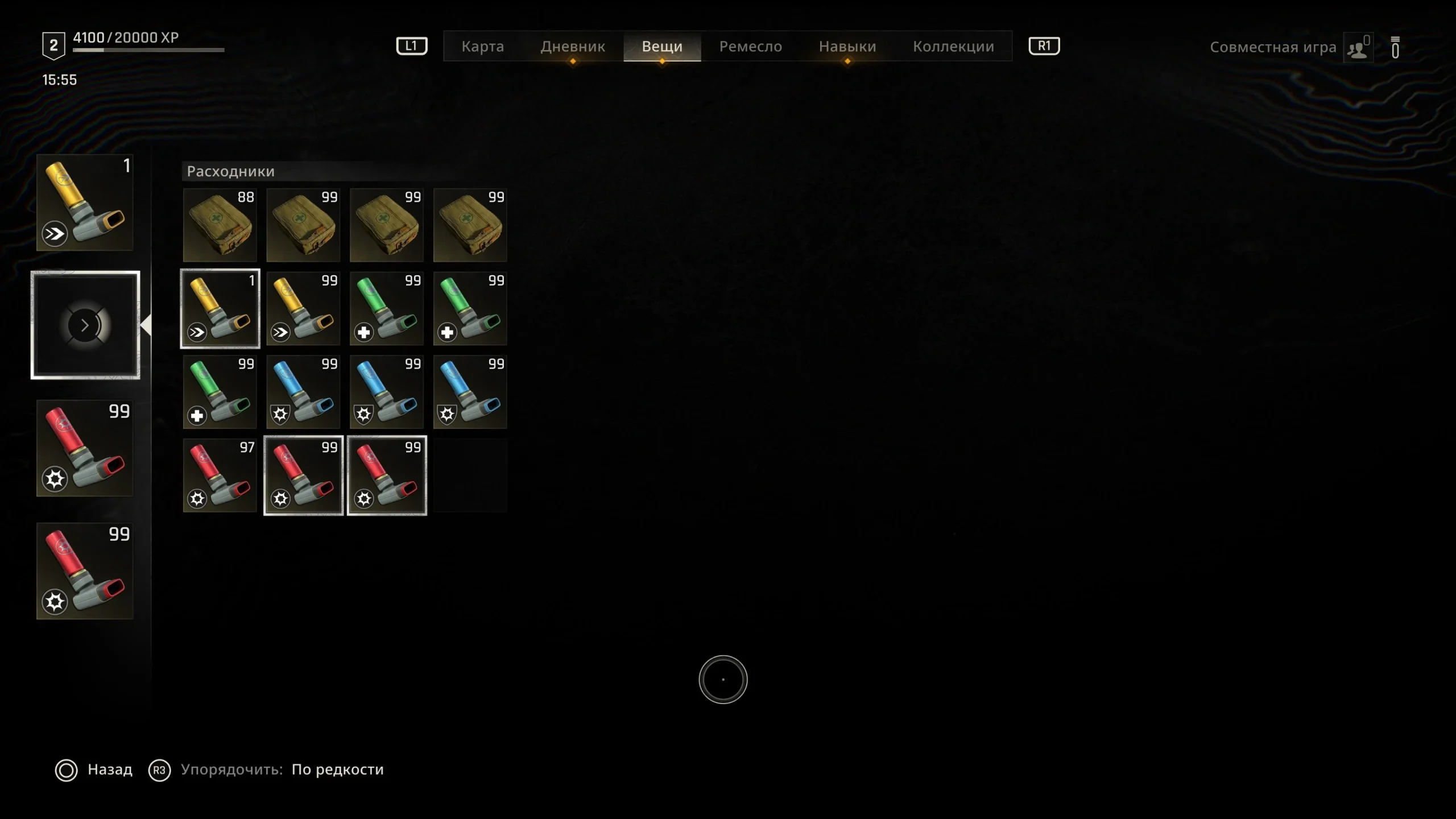Image resolution: width=1456 pixels, height=819 pixels.
Task: Go to the Ремесло tab
Action: pos(750,46)
